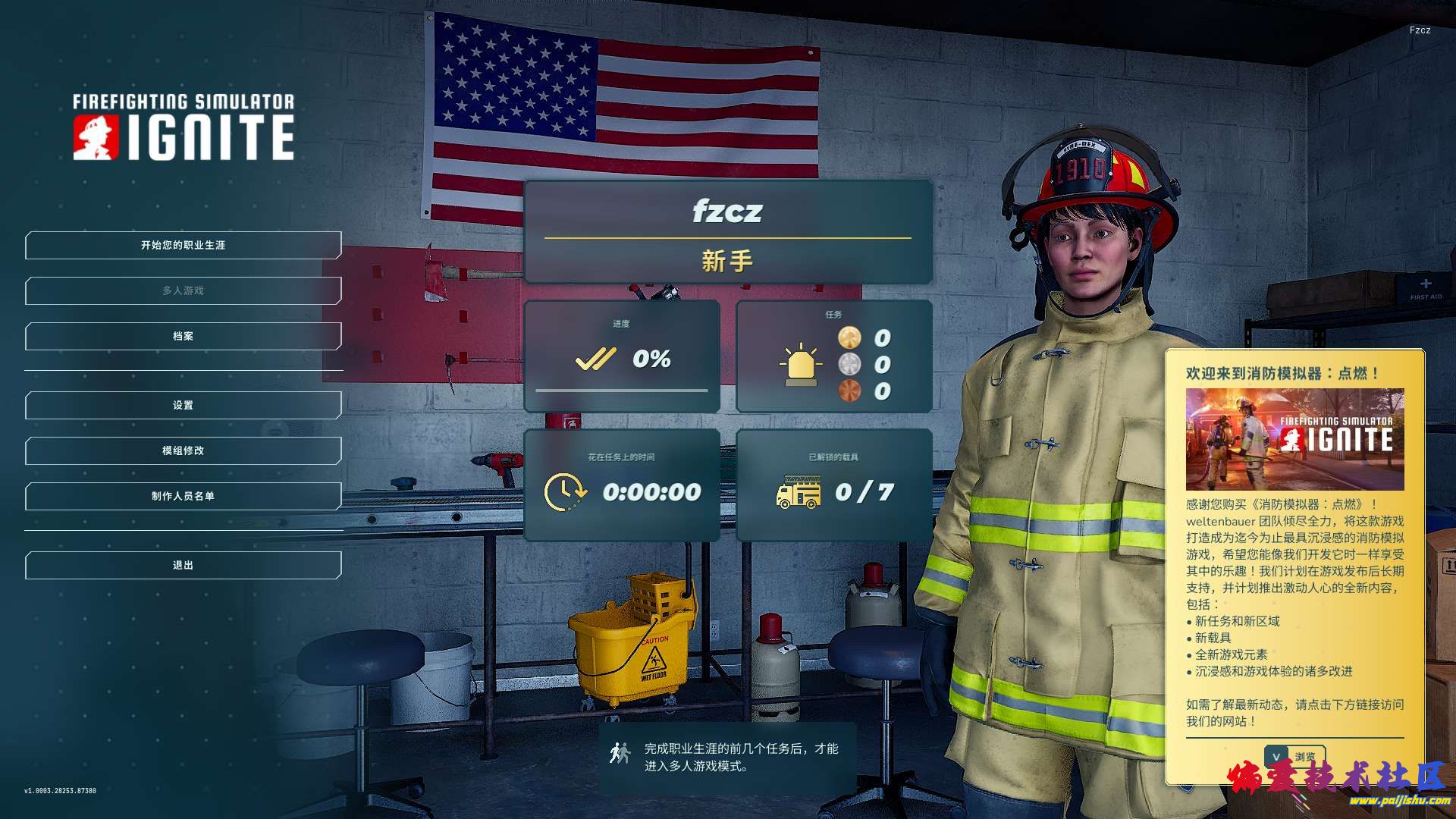Open the unlocked vehicles 已解锁的载具 card
This screenshot has height=819, width=1456.
[x=834, y=485]
